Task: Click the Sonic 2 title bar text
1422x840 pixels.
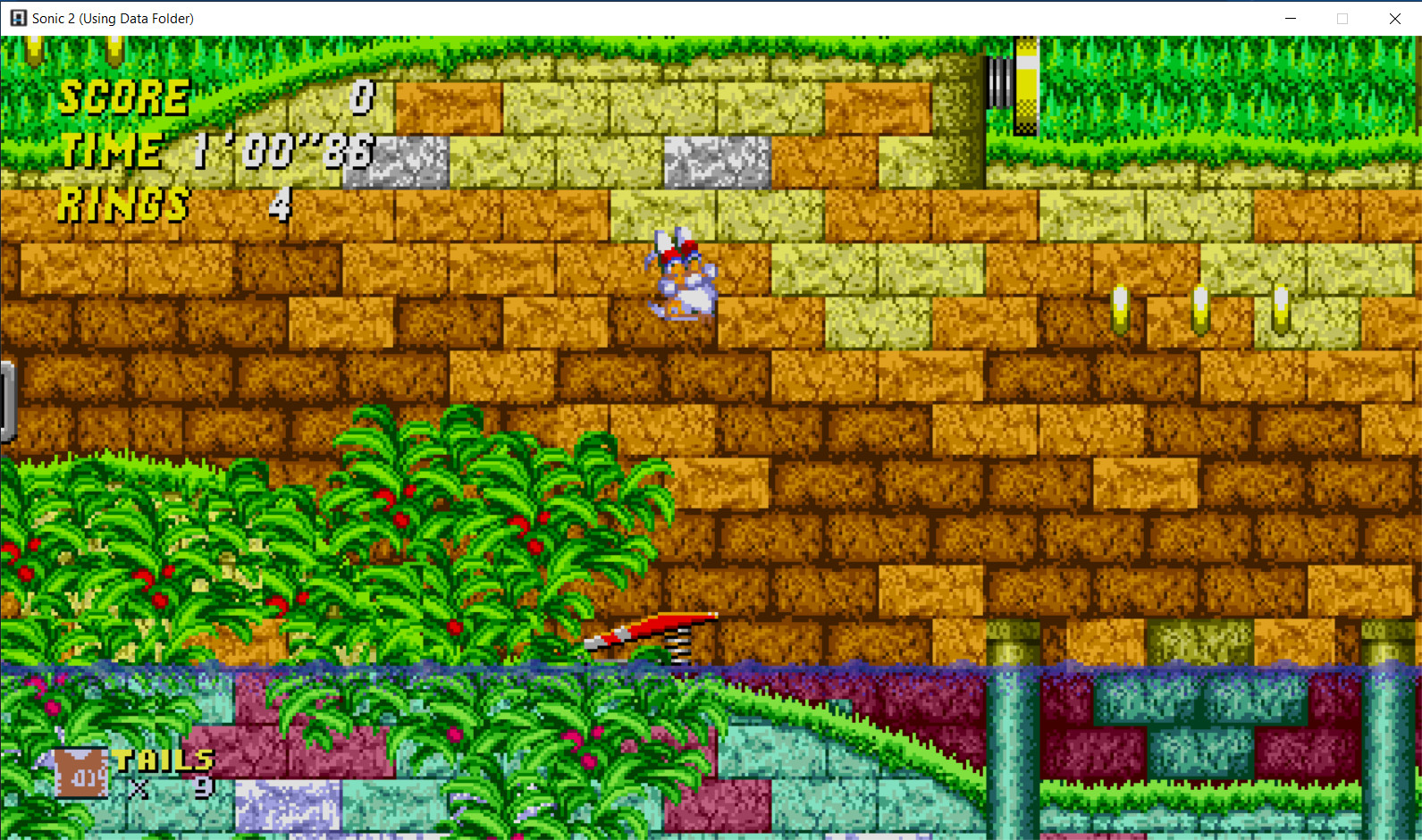Action: [x=112, y=18]
